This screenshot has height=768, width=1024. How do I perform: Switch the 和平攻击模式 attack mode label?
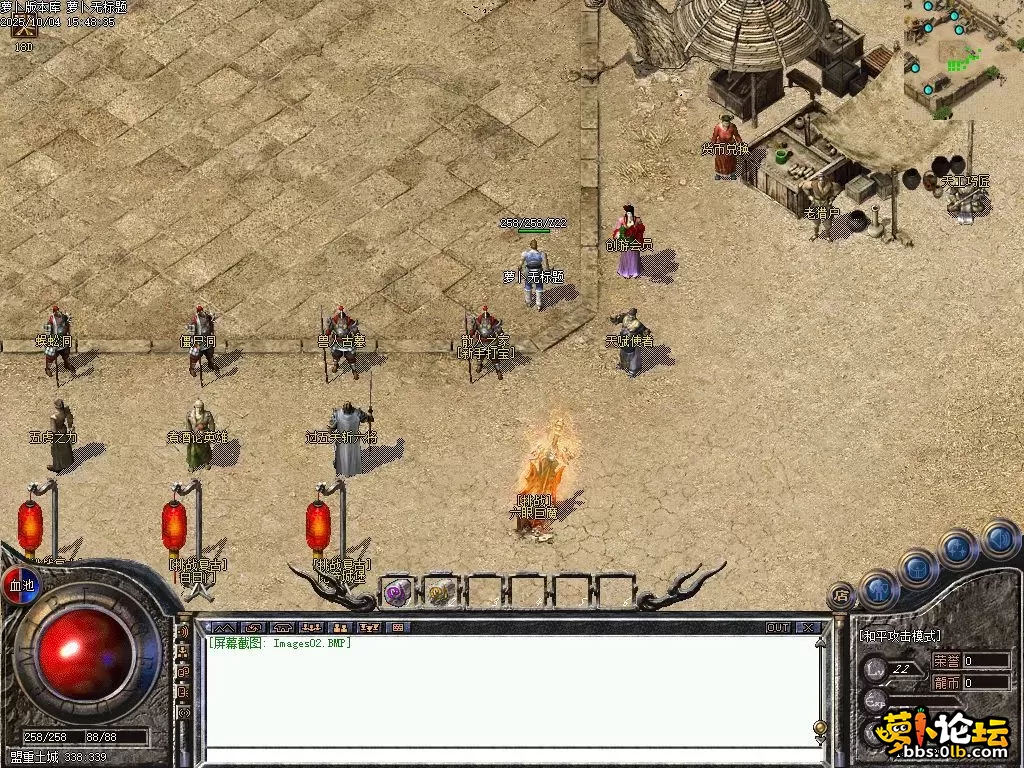(900, 636)
